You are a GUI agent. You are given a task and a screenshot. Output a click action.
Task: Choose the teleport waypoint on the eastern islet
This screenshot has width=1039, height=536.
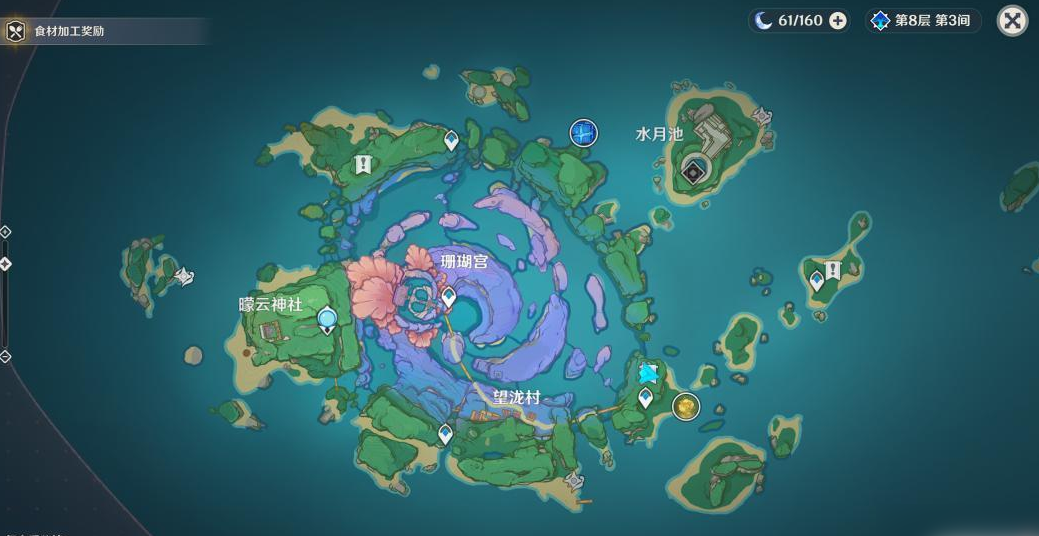817,281
